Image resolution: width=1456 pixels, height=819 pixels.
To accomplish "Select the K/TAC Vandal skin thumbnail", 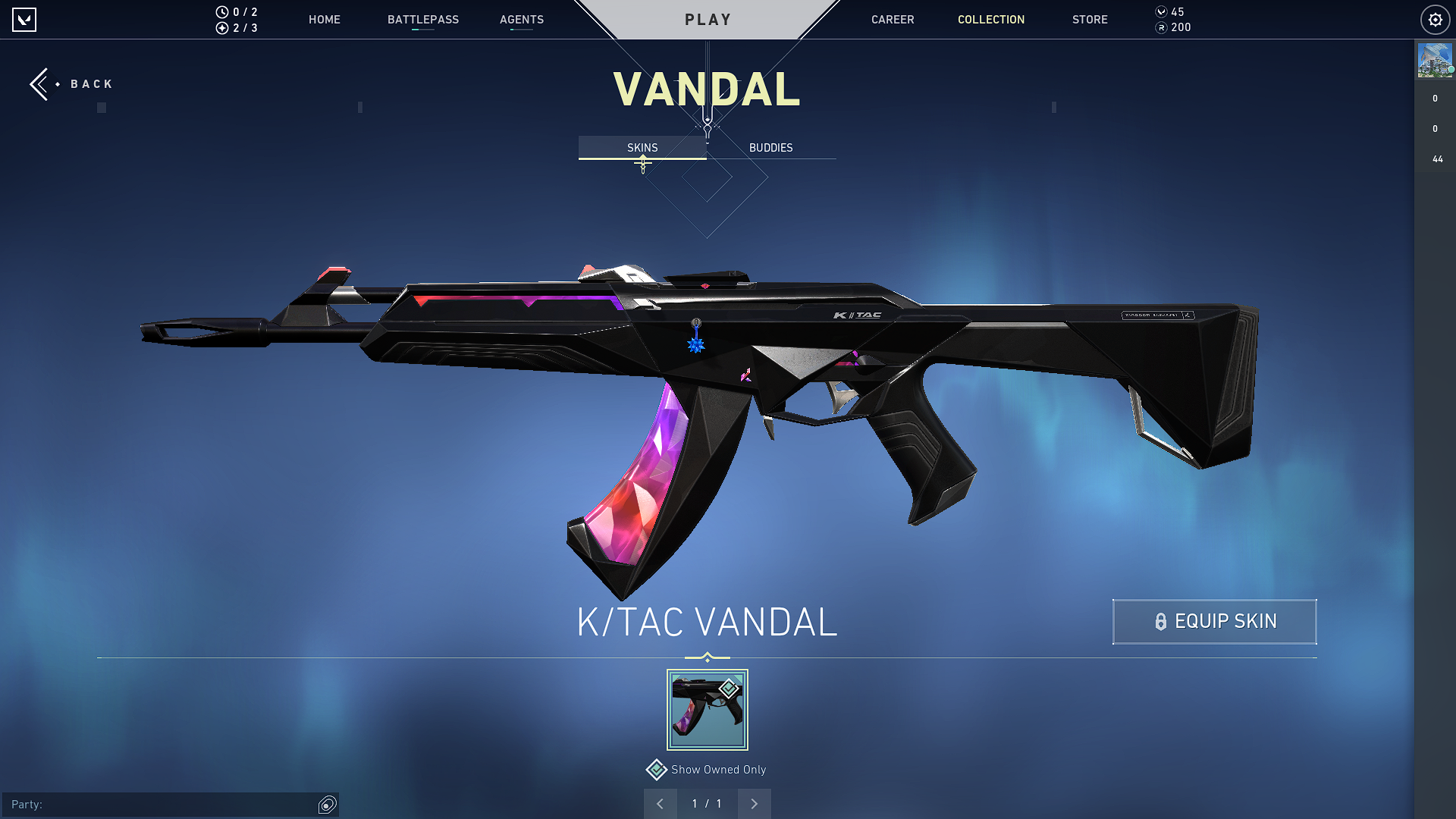I will [x=707, y=709].
